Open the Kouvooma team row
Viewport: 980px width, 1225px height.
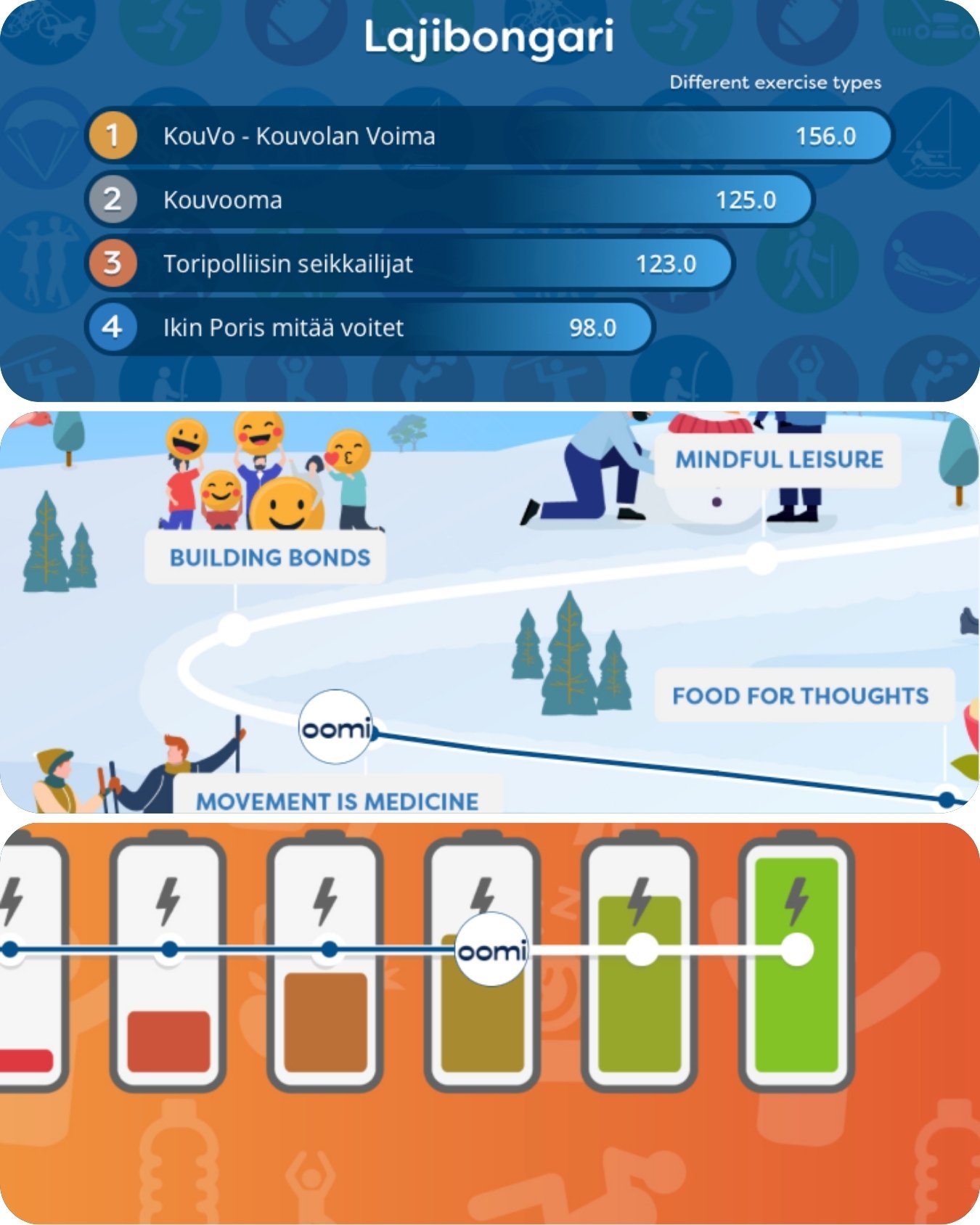point(448,200)
